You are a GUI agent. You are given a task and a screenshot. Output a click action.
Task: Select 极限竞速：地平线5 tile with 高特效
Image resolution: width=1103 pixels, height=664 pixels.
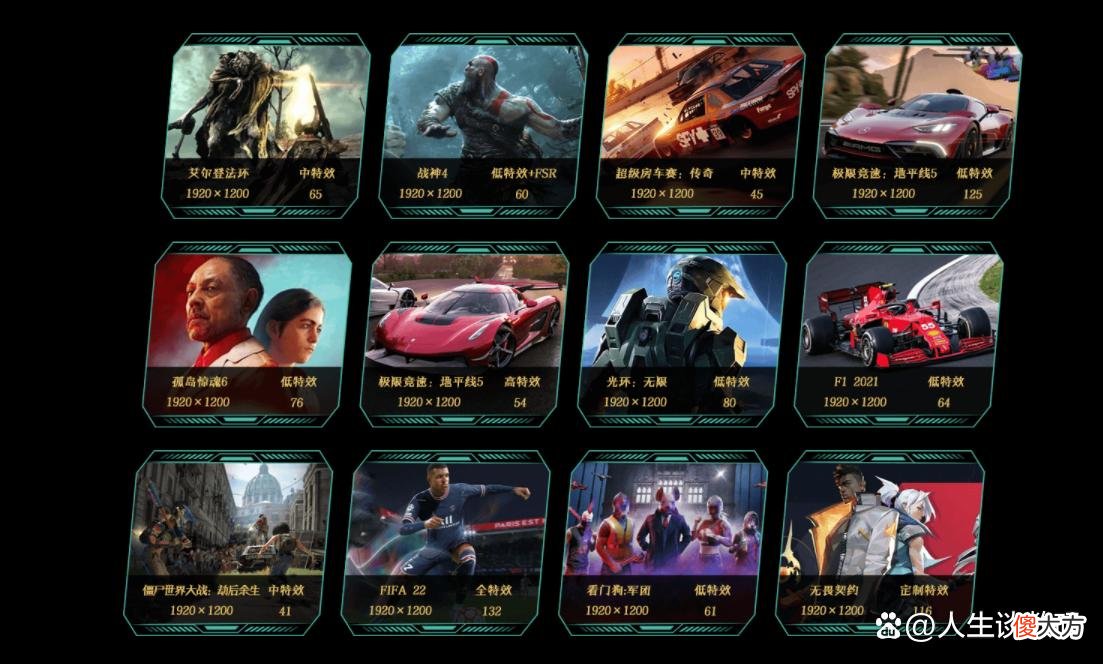(x=465, y=334)
